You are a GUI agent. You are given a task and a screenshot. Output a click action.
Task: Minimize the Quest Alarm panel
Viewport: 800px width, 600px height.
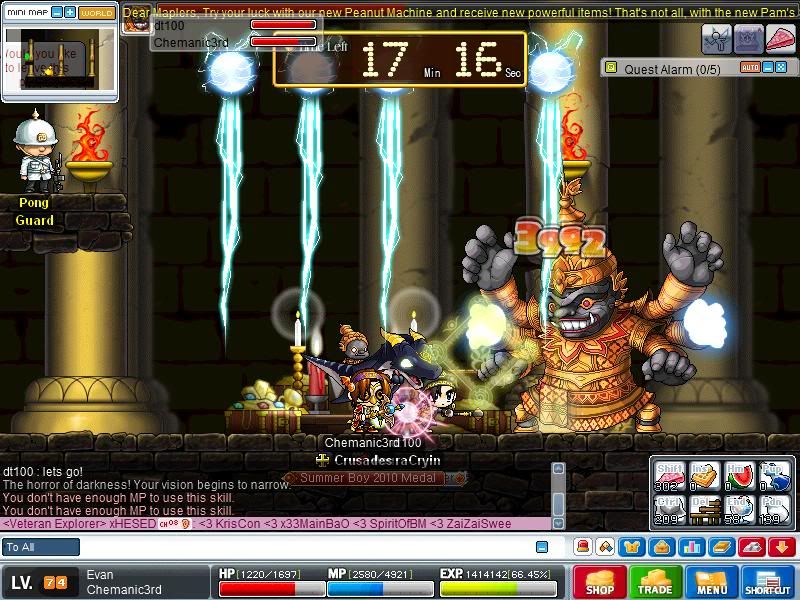(769, 68)
